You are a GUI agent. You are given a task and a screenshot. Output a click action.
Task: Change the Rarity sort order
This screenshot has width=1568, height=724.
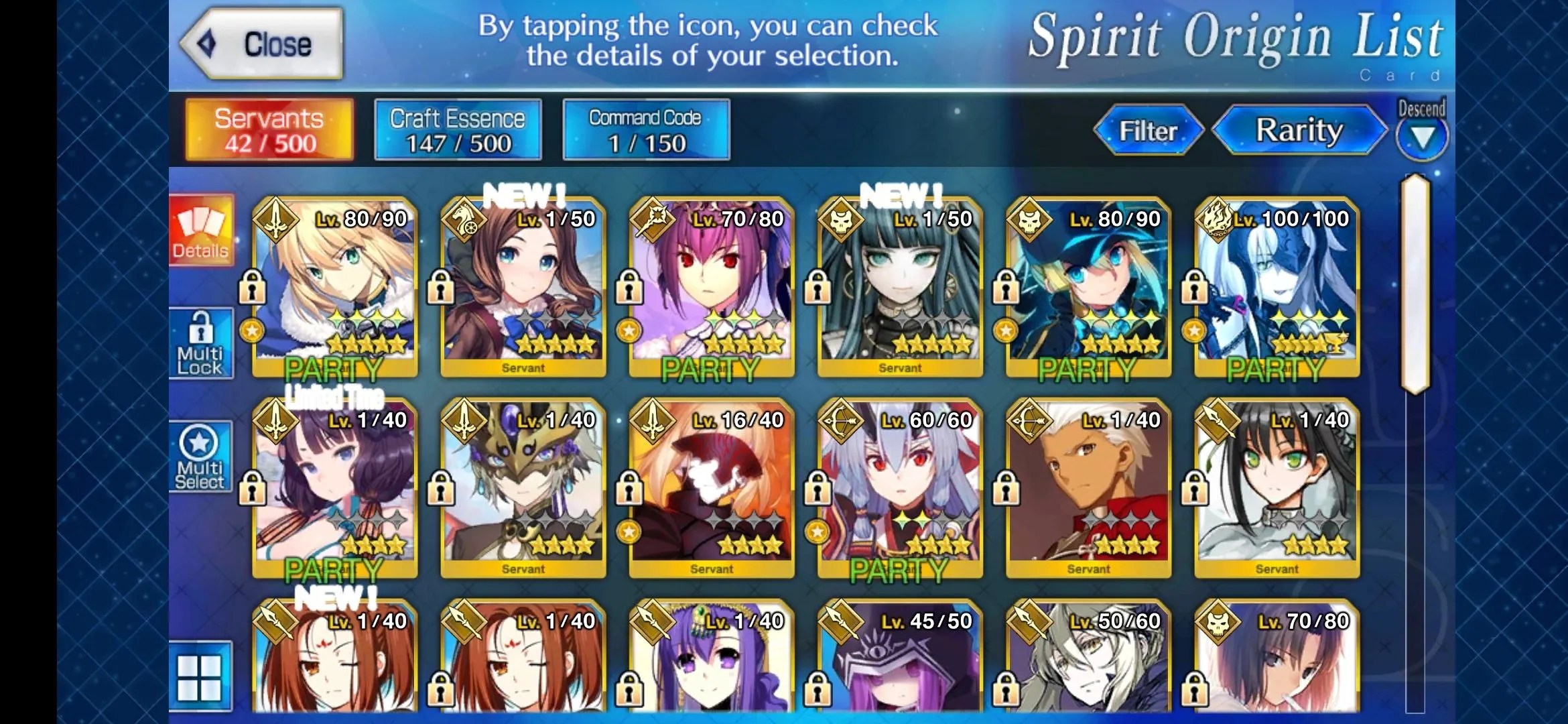point(1299,130)
